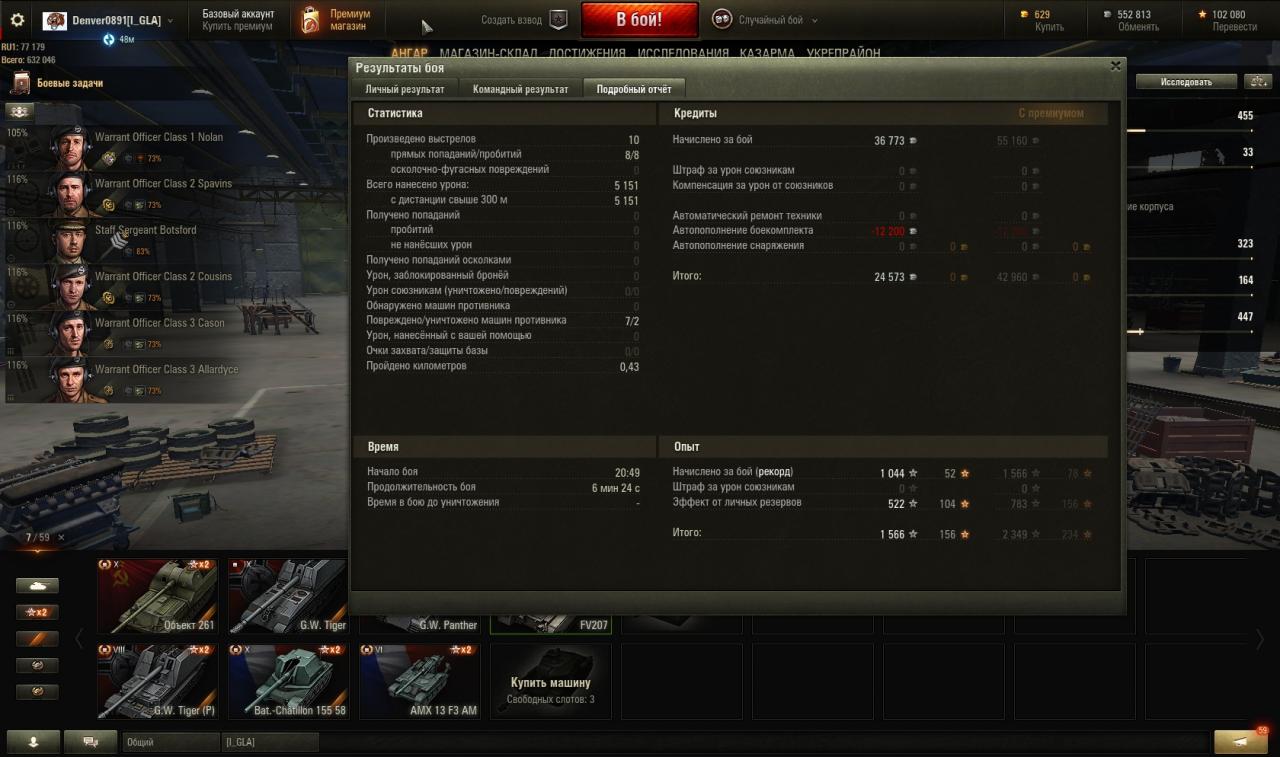Screen dimensions: 1280x757
Task: Click the Исследовать research button
Action: click(1186, 82)
